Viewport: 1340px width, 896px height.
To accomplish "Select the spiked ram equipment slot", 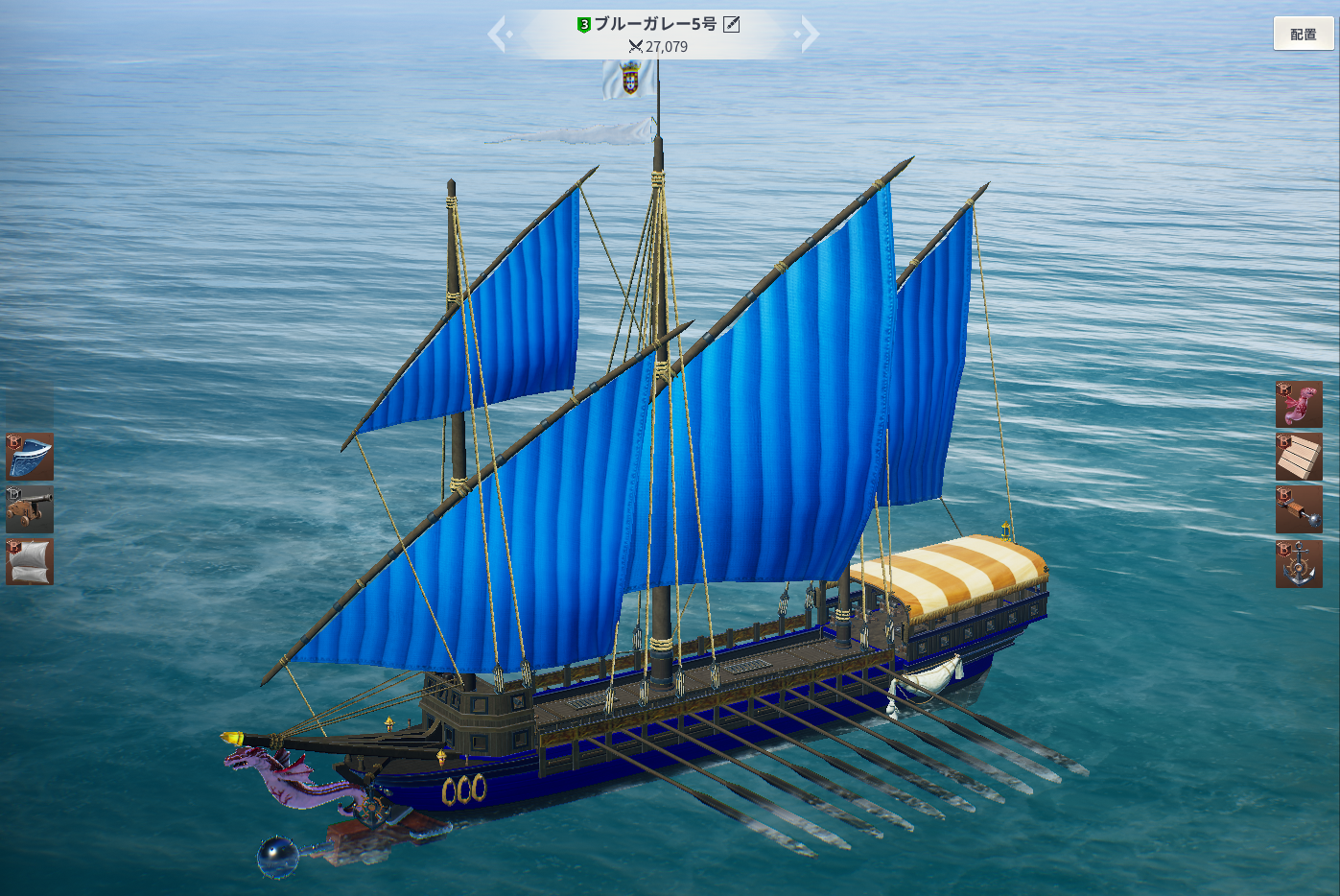I will point(1299,508).
